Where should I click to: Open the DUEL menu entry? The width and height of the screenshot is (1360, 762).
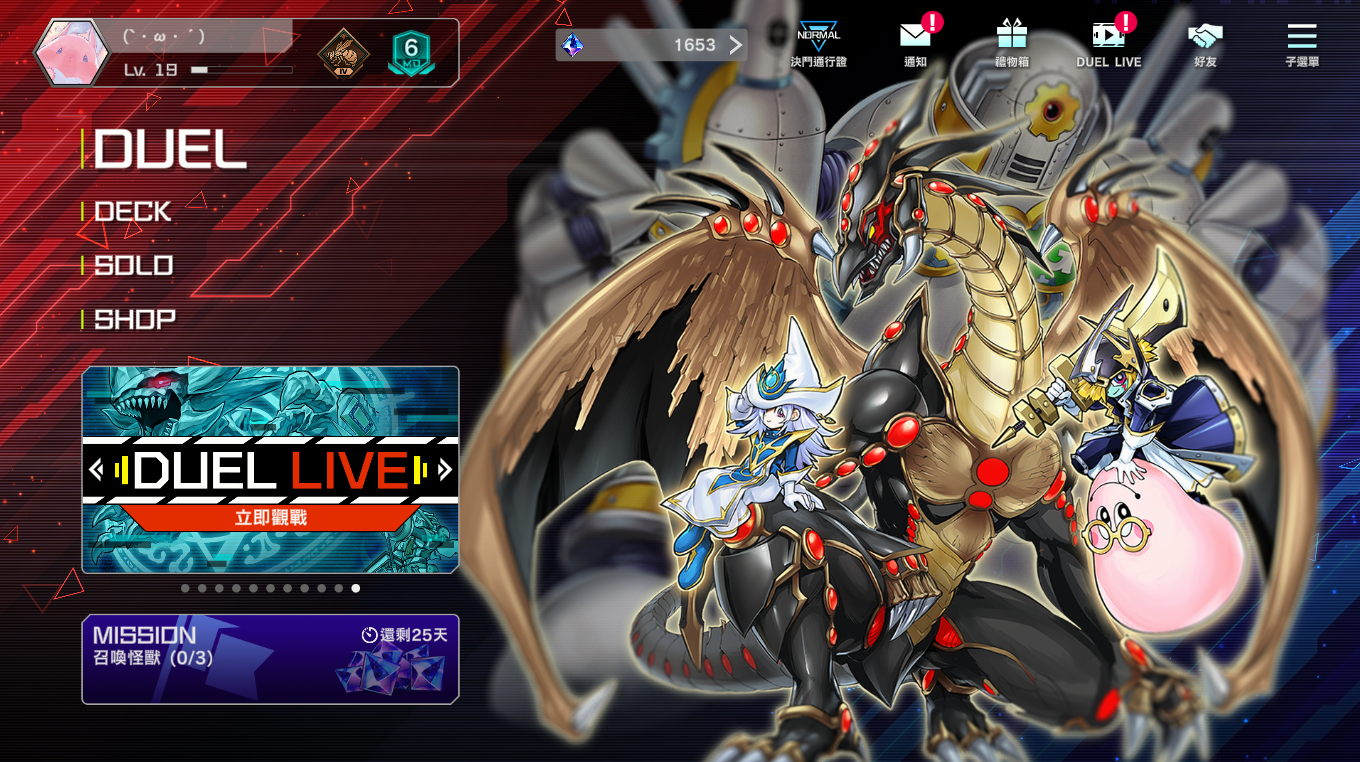tap(170, 150)
